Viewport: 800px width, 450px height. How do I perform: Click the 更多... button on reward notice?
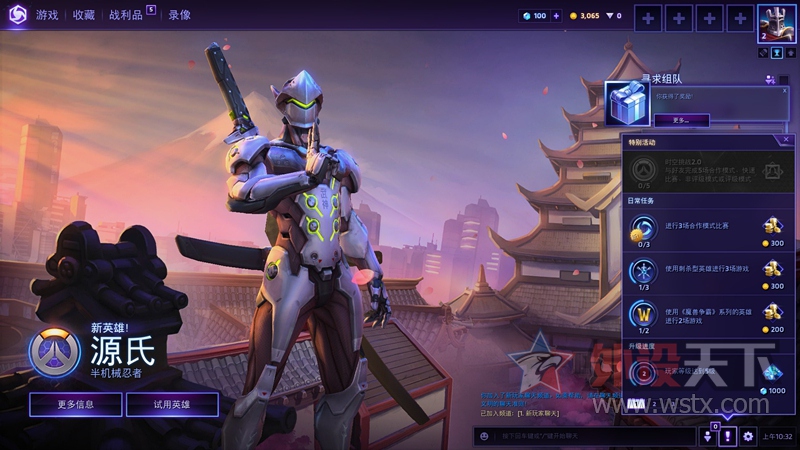682,119
